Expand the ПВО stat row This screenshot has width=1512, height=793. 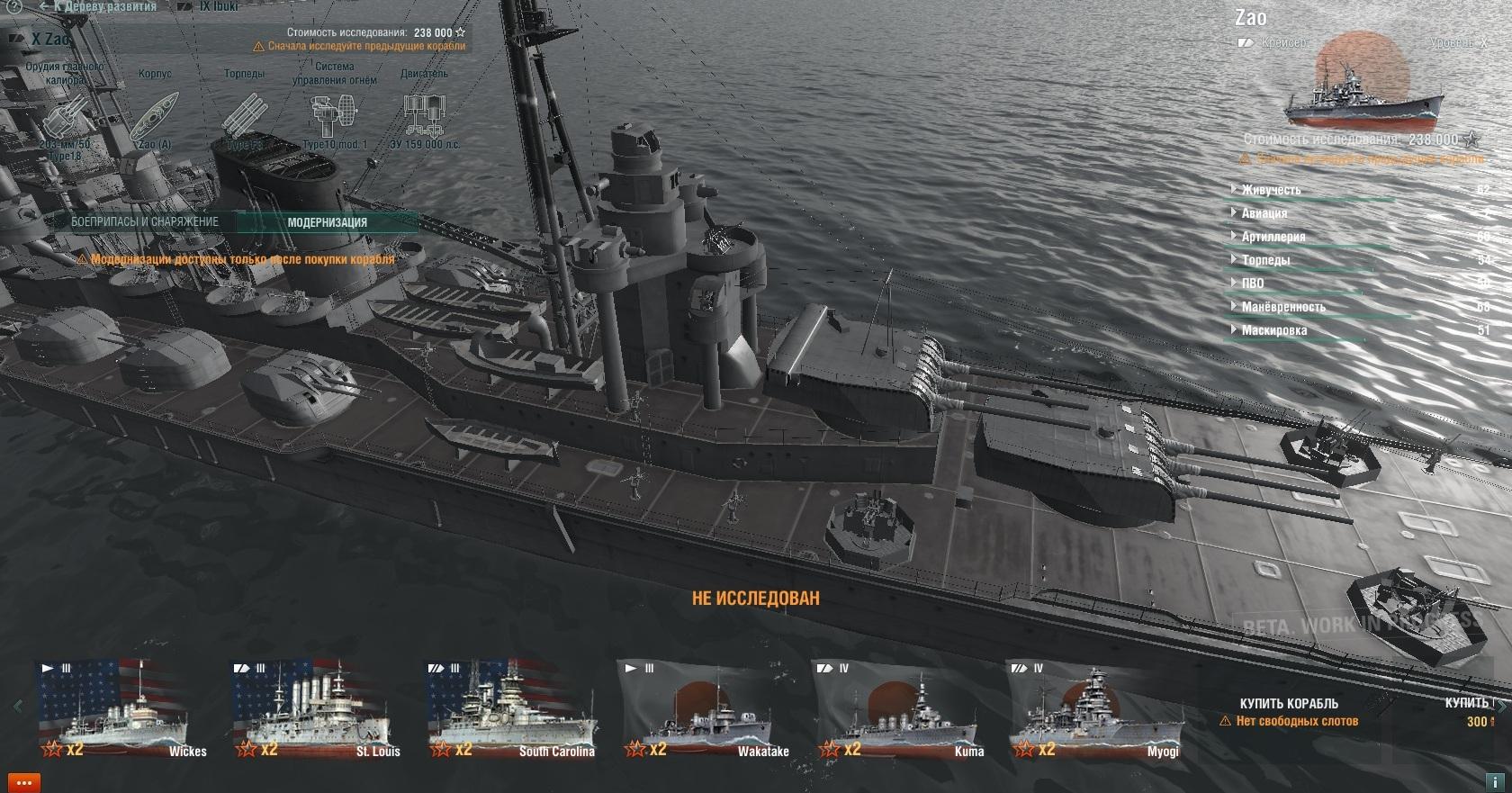coord(1252,284)
